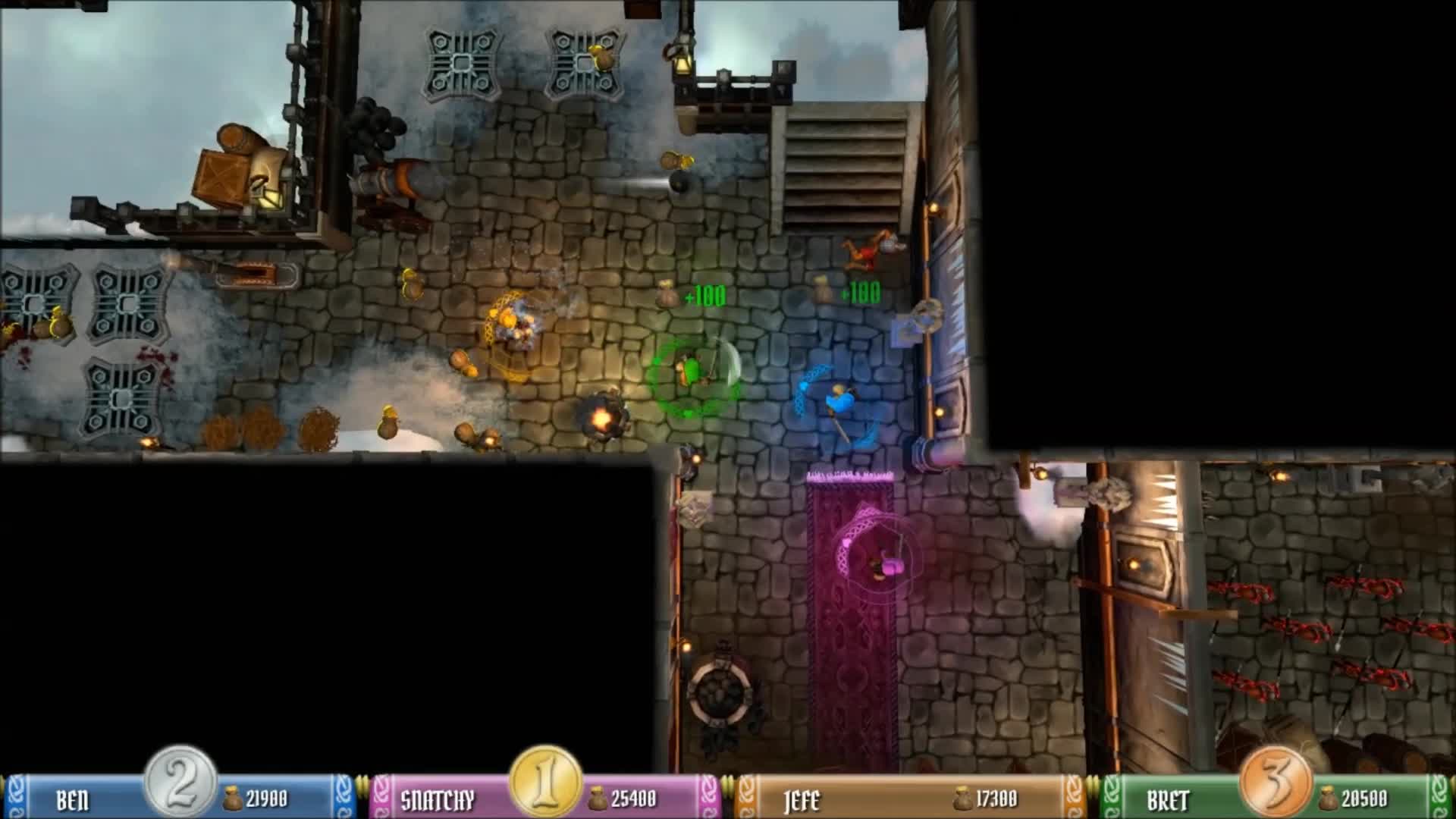Click the blue player swinging the axe
The image size is (1456, 819).
838,402
